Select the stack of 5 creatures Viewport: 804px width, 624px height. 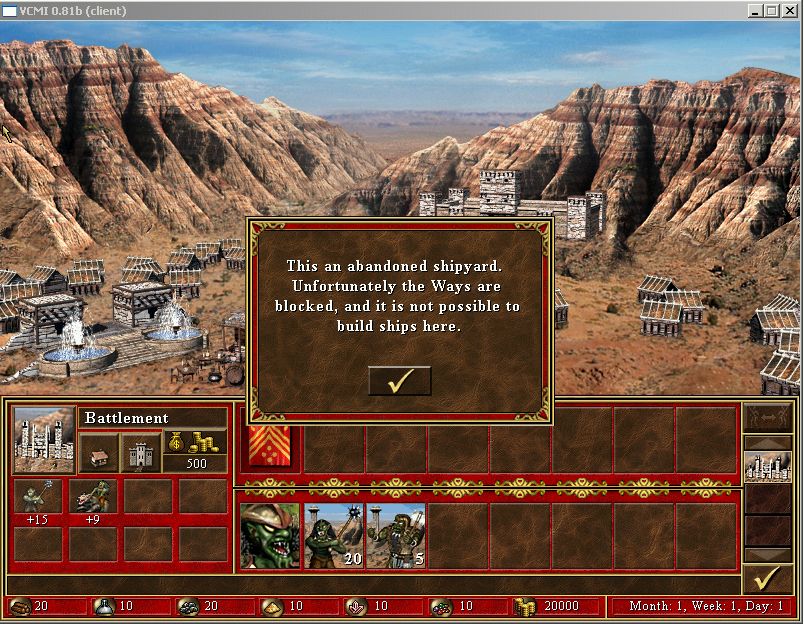pyautogui.click(x=396, y=536)
